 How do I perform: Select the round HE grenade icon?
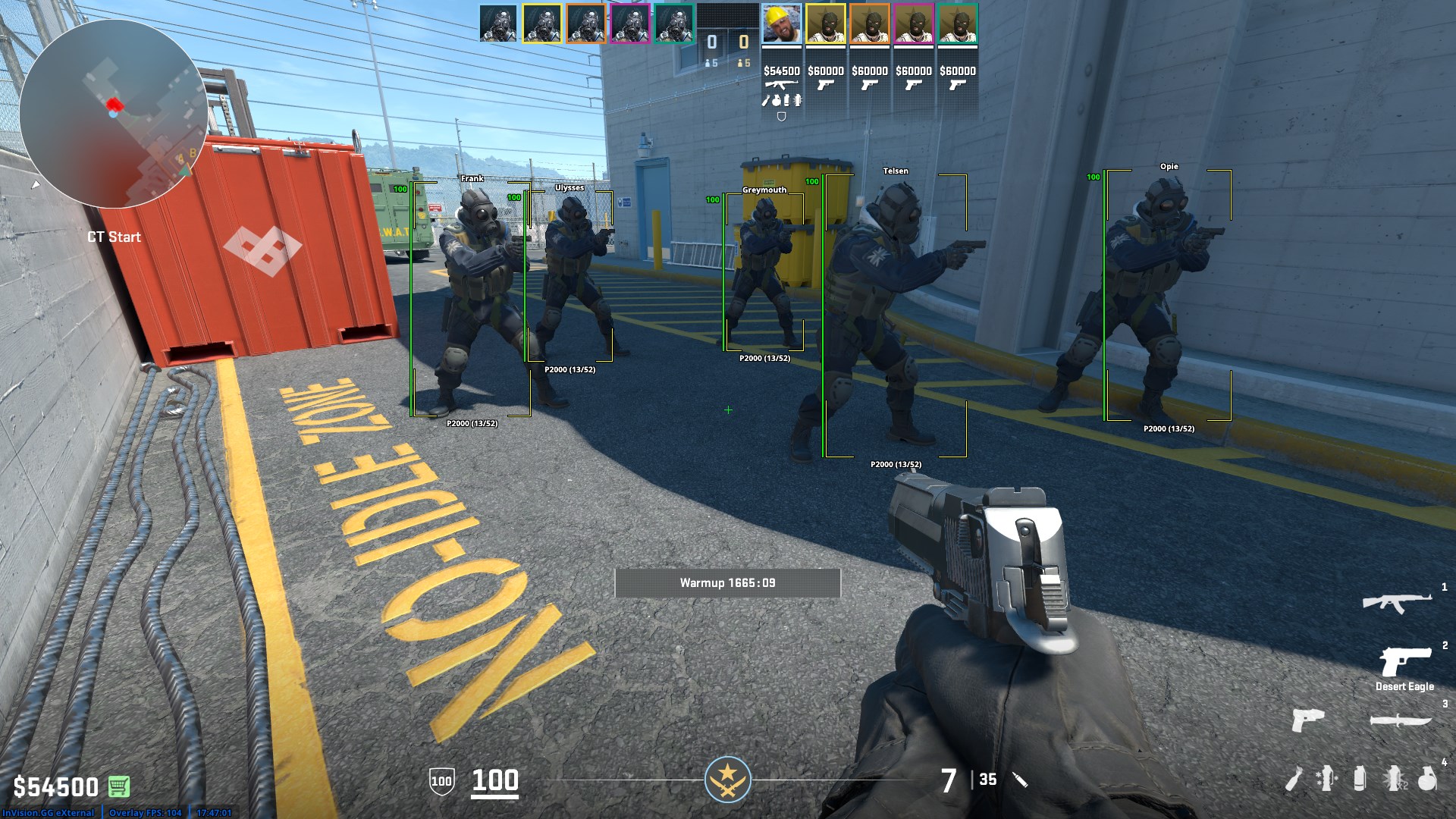pos(1427,779)
